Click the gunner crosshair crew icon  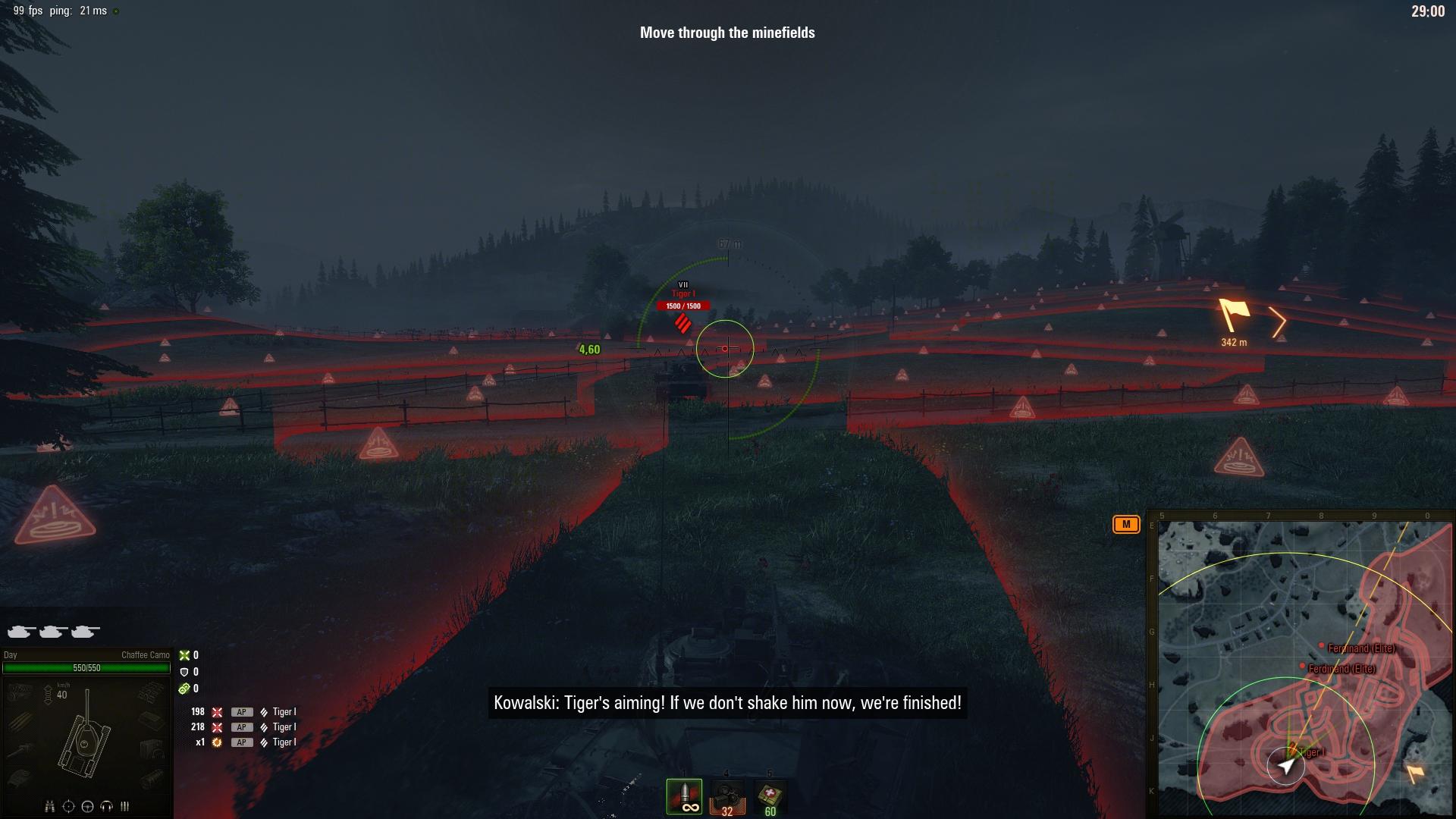tap(68, 806)
